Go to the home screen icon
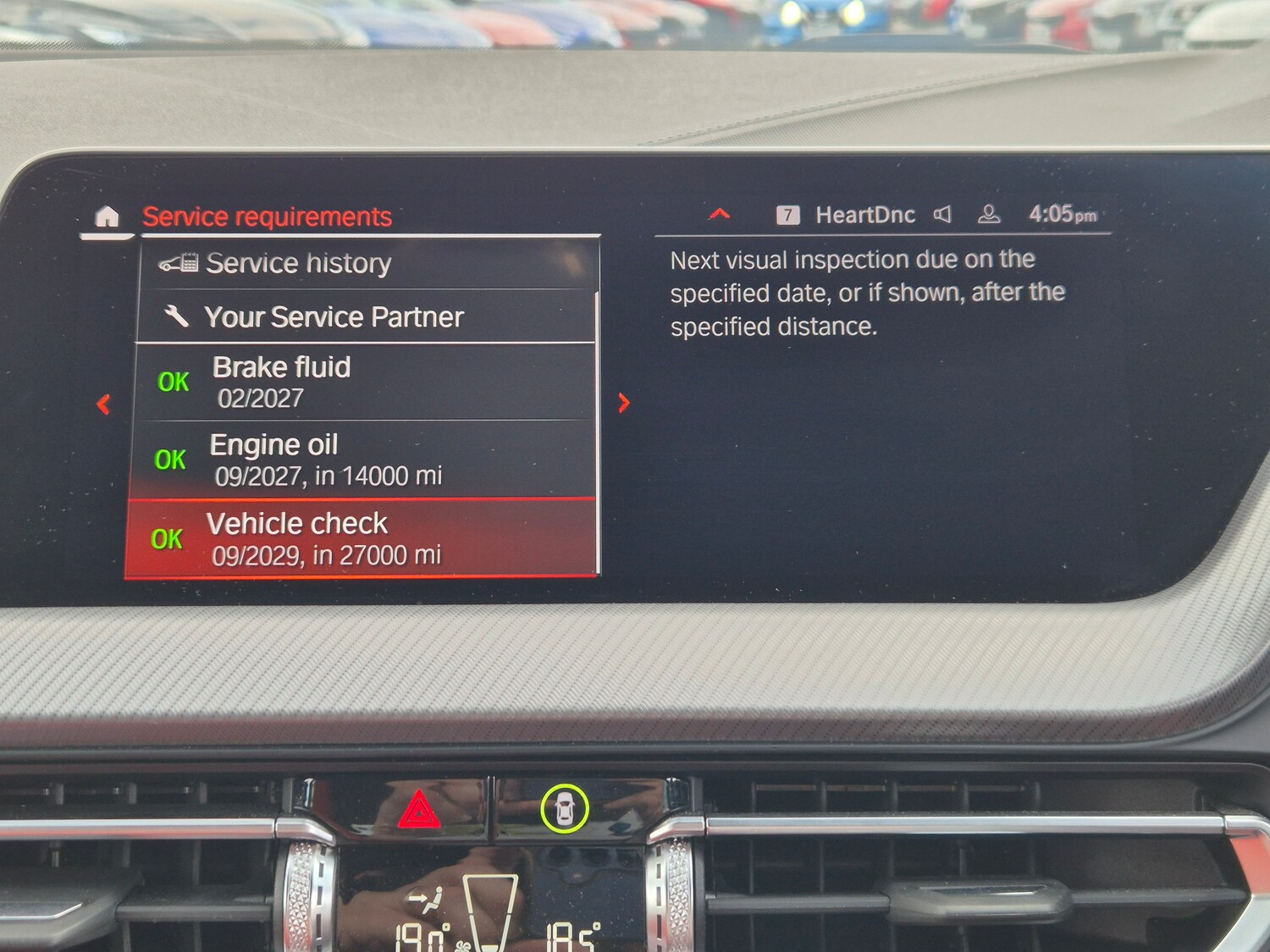The height and width of the screenshot is (952, 1270). coord(107,217)
